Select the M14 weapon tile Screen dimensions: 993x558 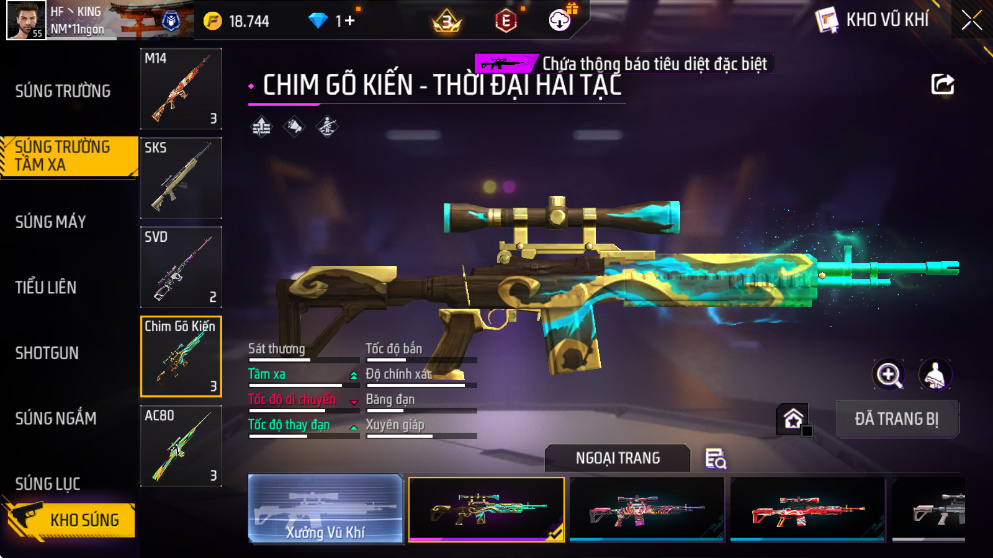[181, 90]
